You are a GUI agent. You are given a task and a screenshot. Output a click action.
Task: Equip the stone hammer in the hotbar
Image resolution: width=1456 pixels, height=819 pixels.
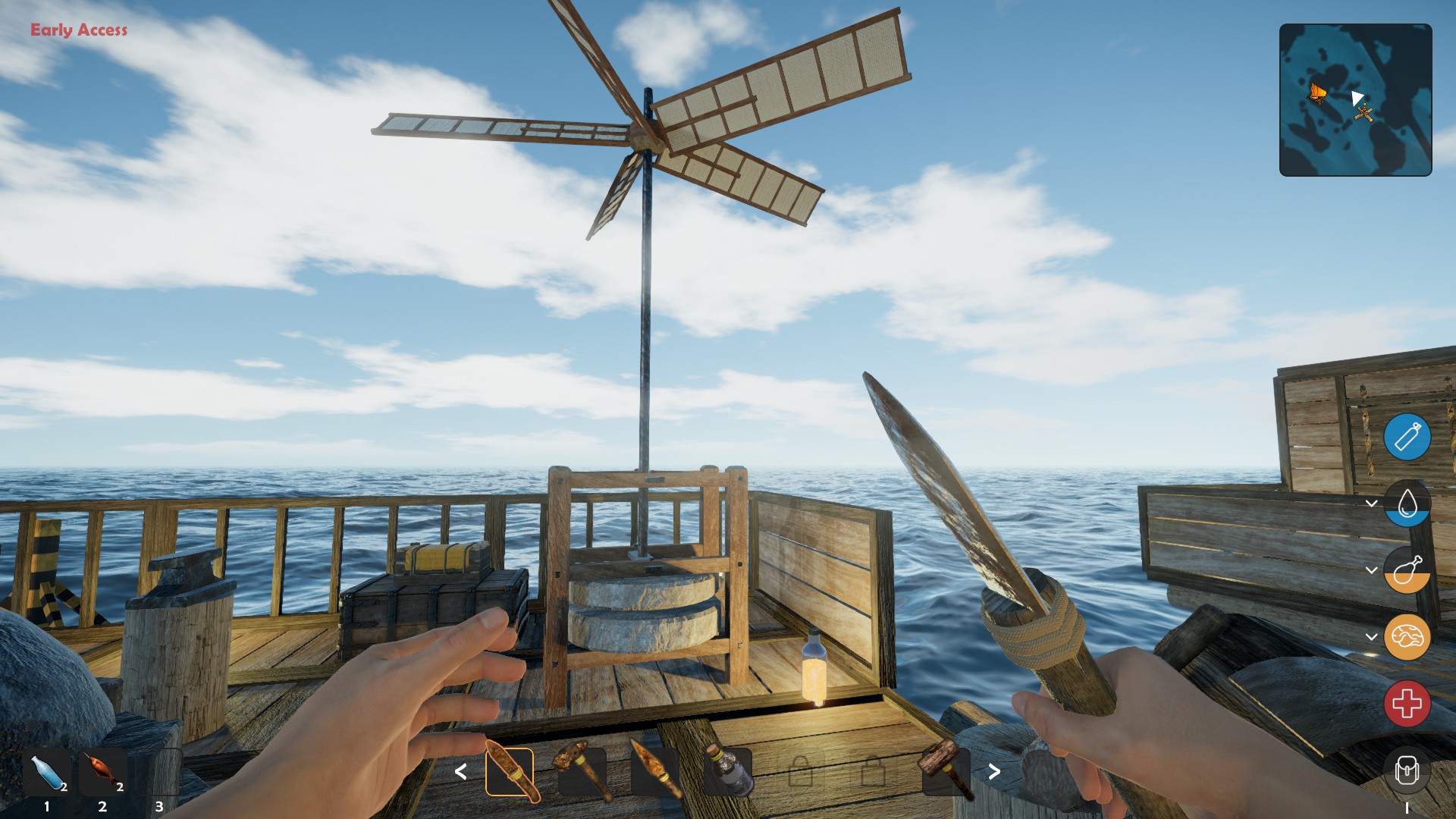[582, 772]
